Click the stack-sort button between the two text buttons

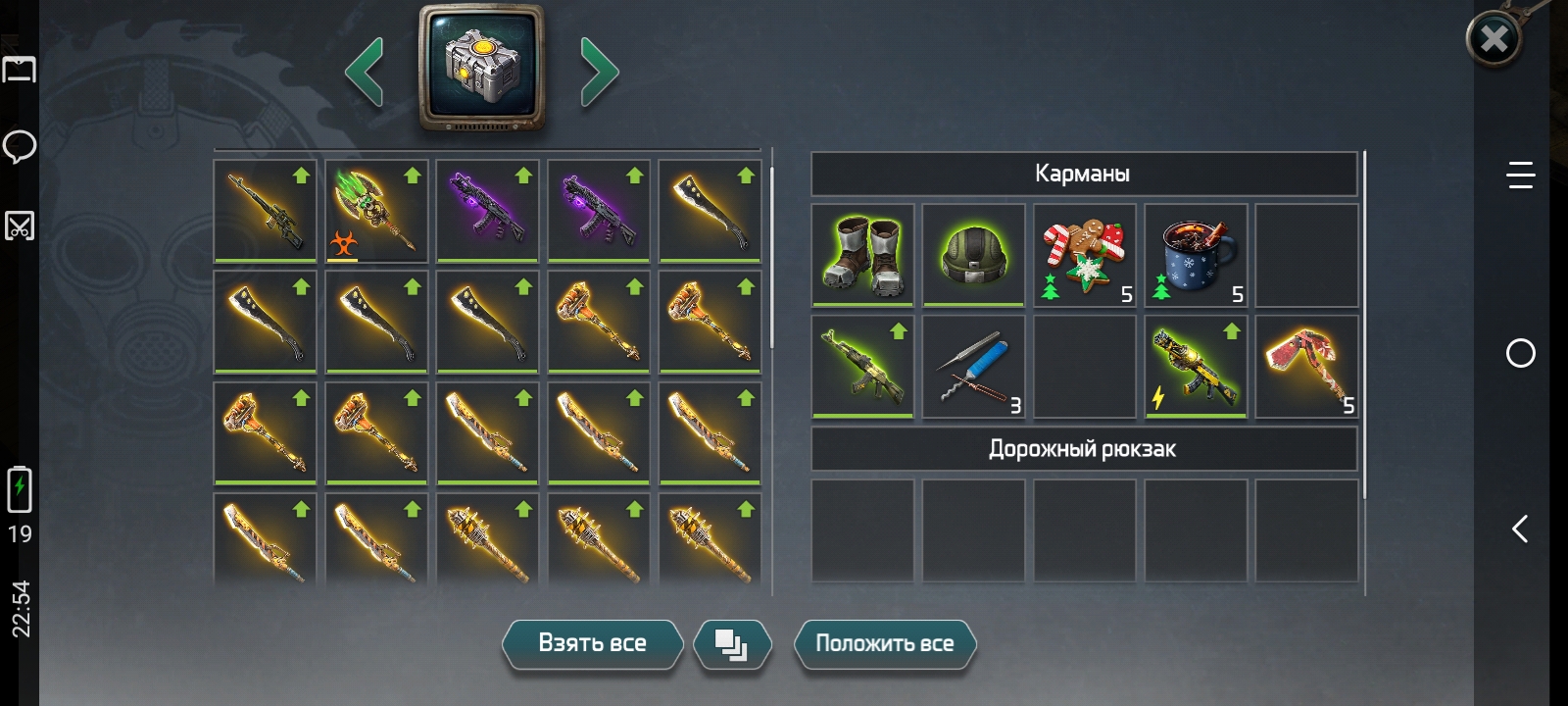pyautogui.click(x=732, y=644)
